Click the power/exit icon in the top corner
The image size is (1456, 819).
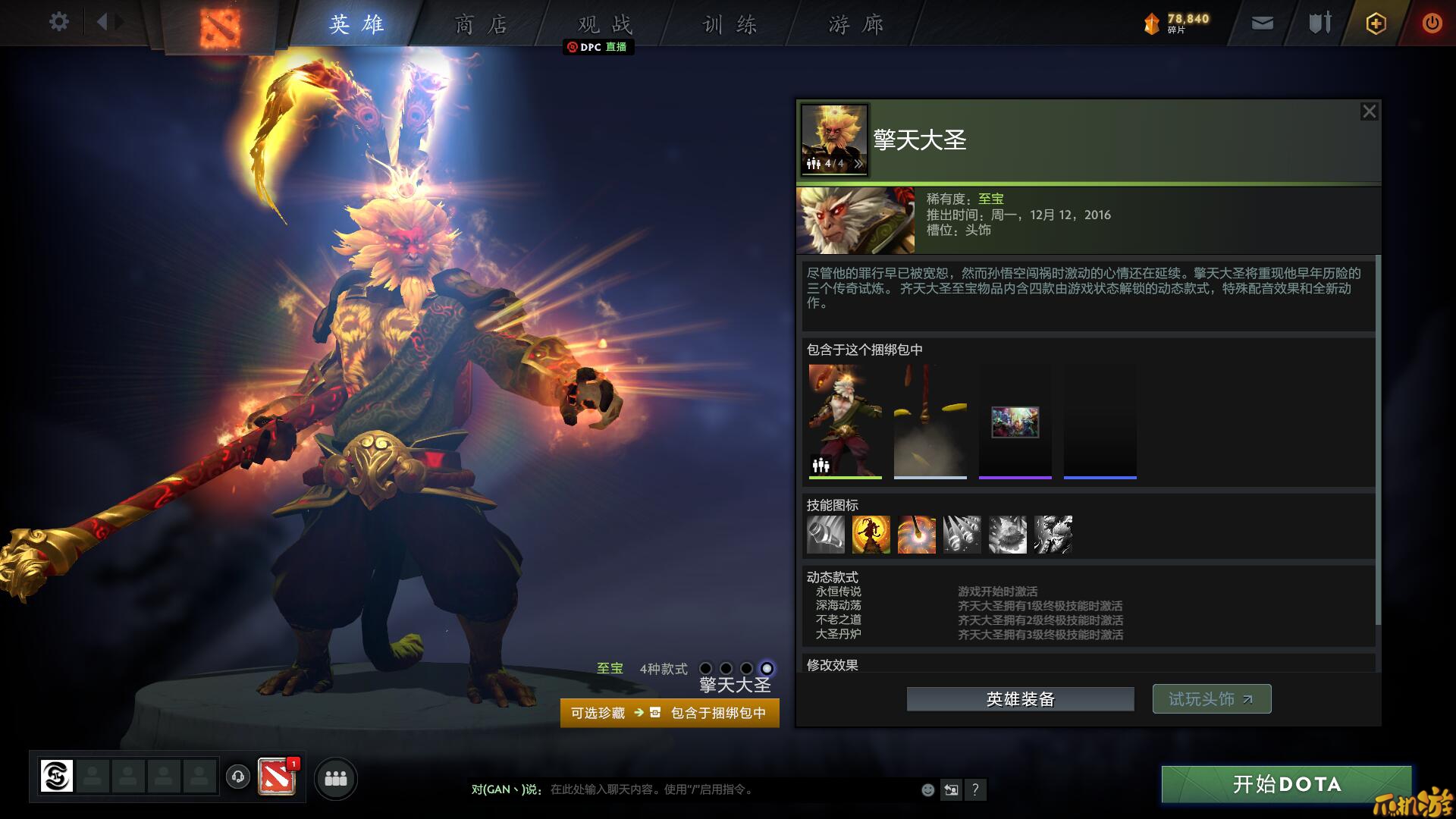click(x=1432, y=23)
